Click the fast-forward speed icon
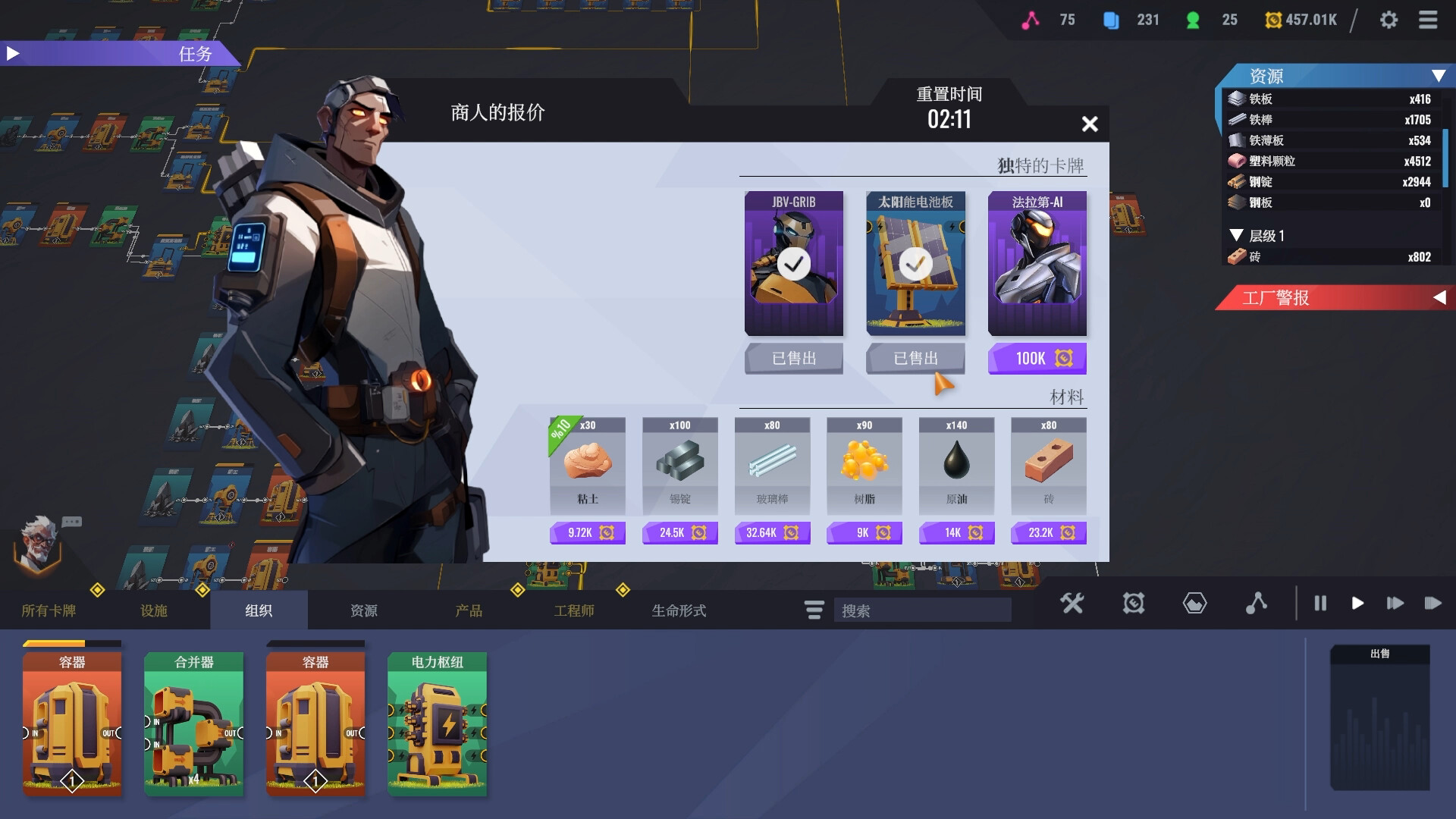 pyautogui.click(x=1395, y=604)
